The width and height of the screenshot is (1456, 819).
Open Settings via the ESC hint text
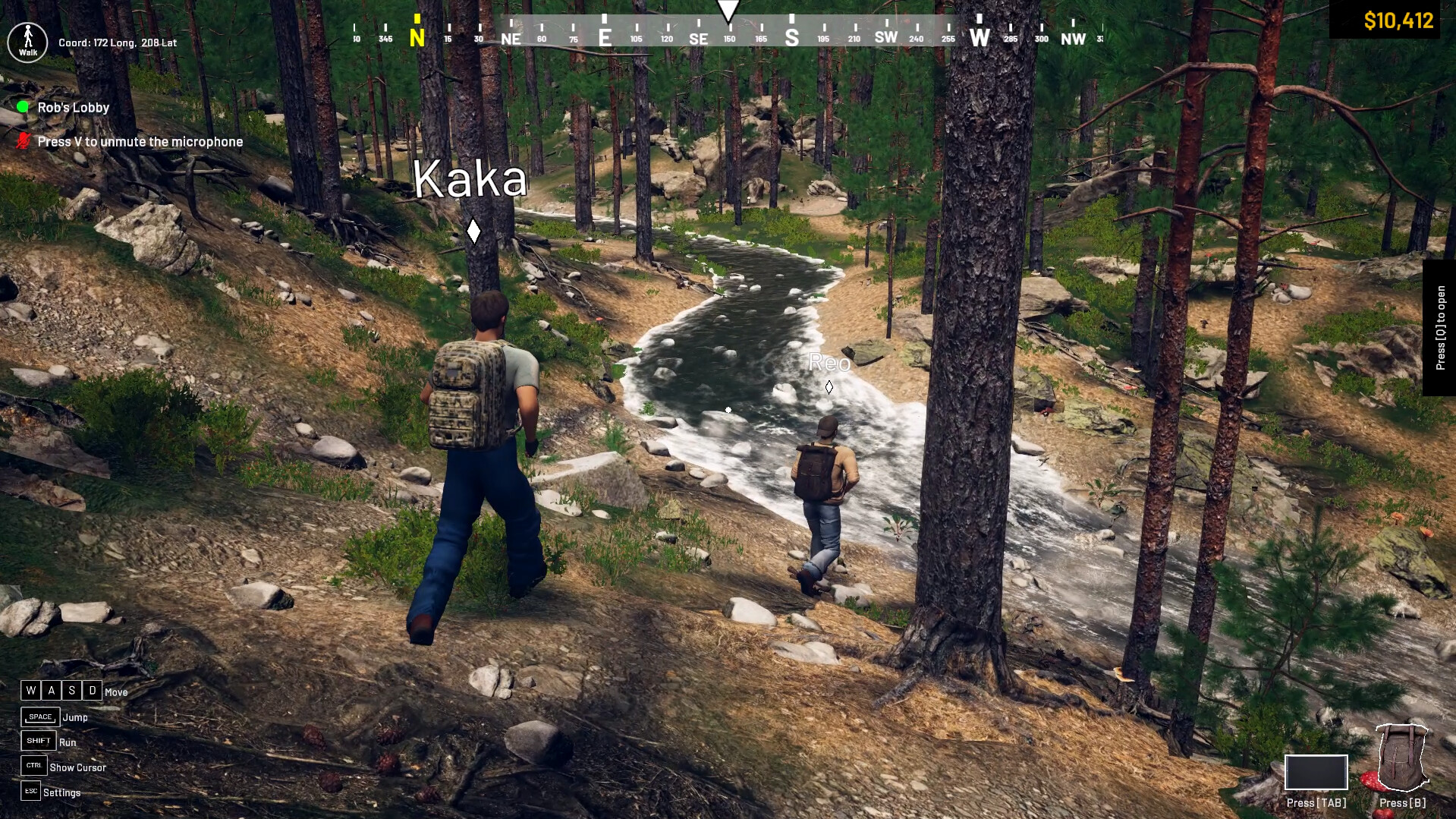(x=64, y=792)
